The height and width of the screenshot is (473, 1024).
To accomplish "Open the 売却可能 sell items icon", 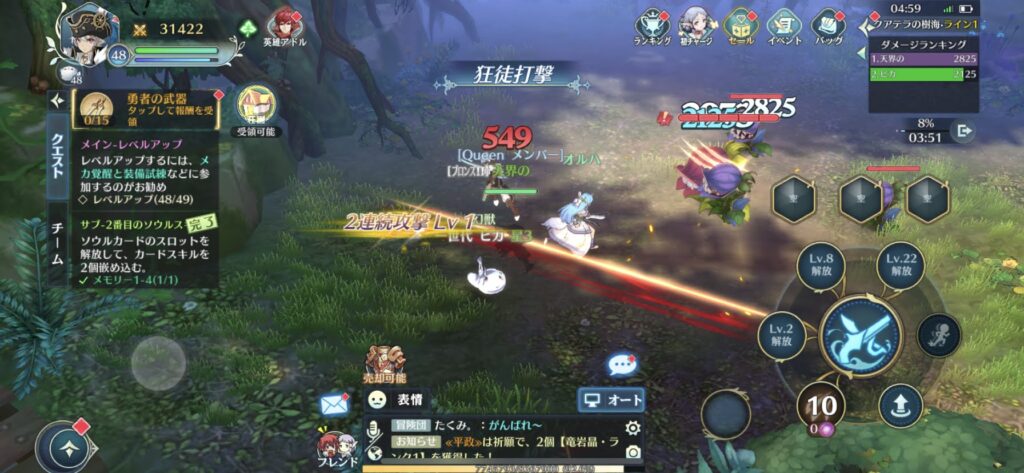I will tap(384, 366).
